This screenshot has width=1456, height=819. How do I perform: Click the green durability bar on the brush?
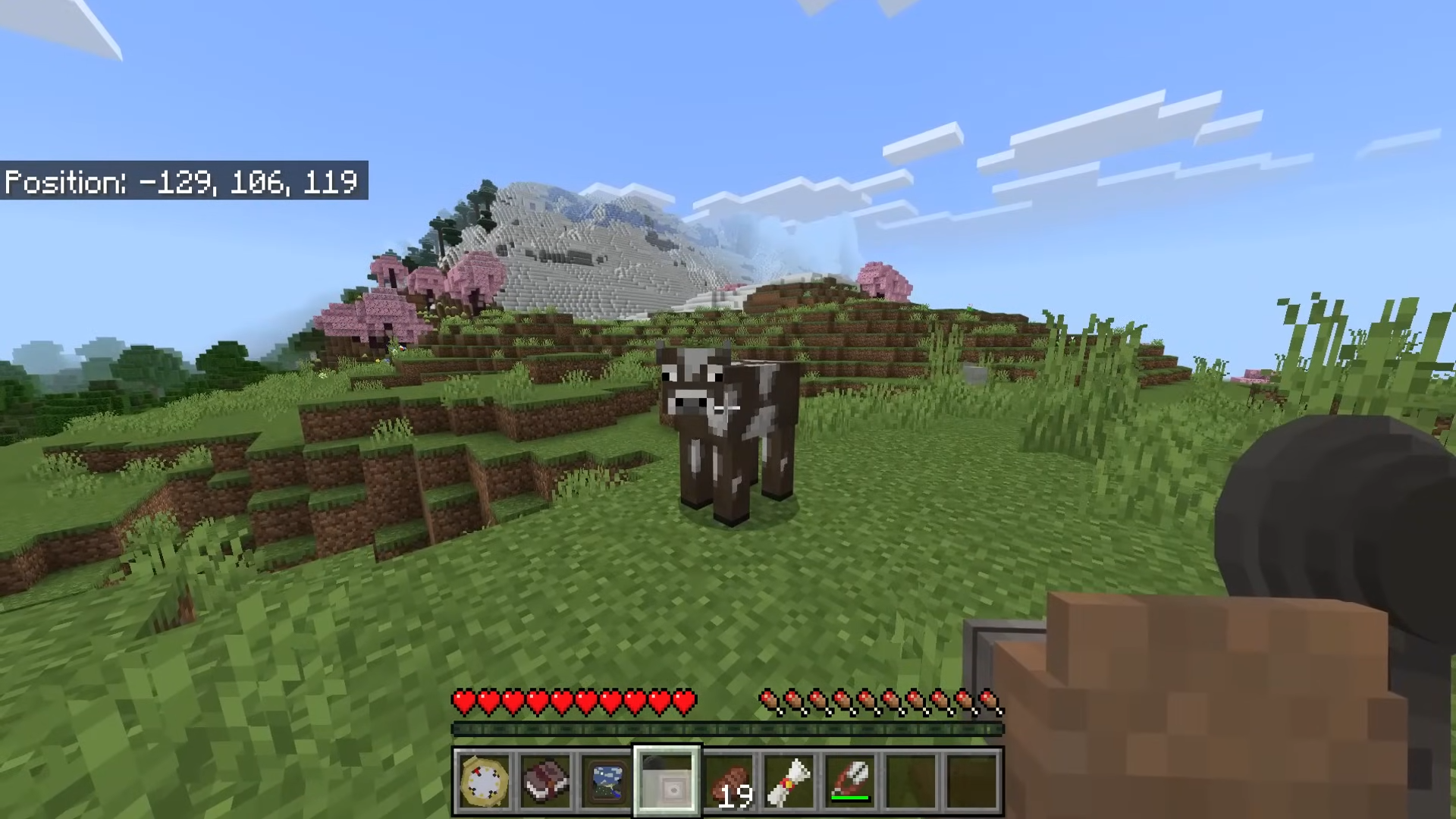pyautogui.click(x=851, y=798)
